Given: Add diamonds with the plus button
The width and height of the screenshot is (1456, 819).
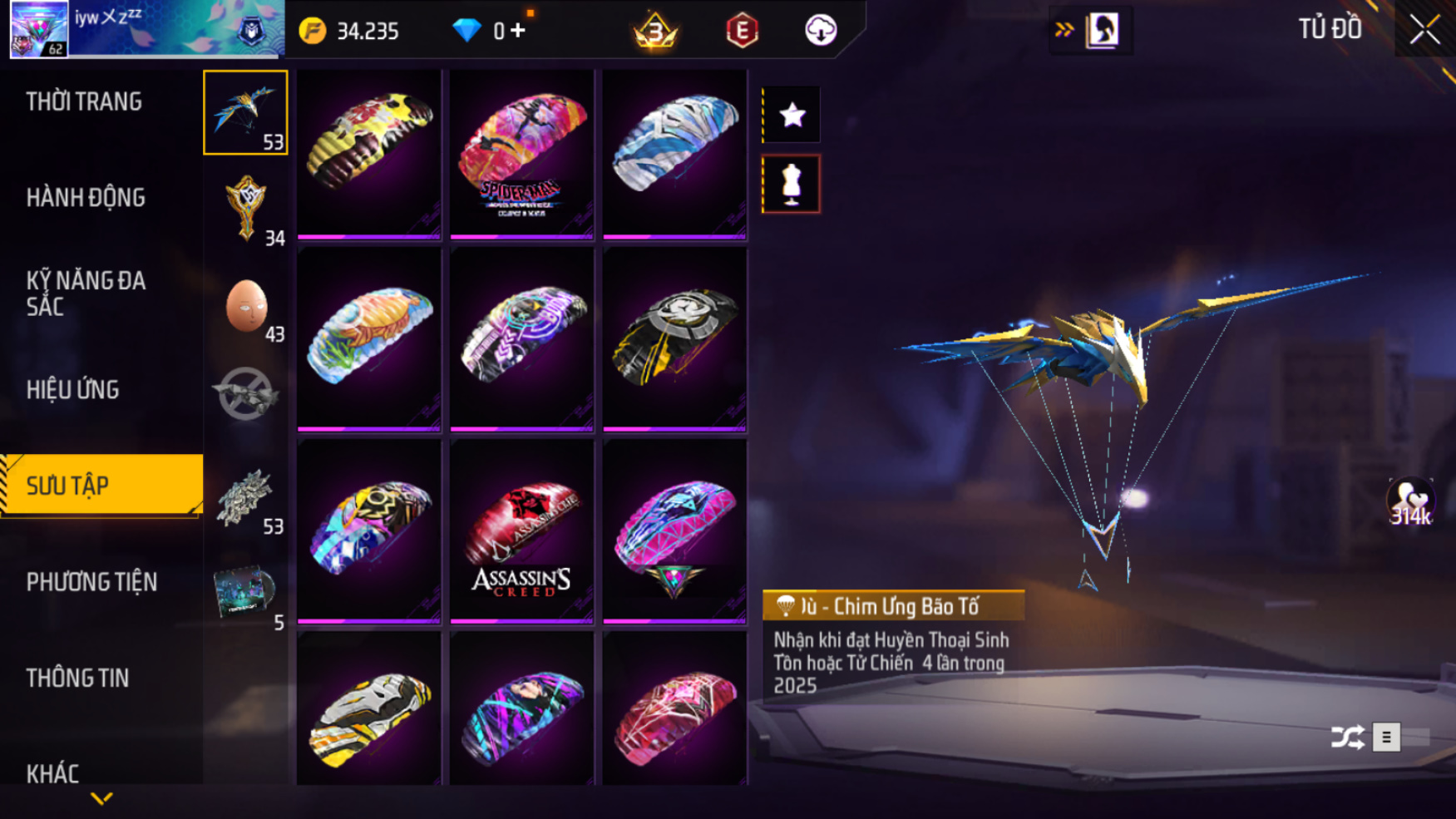Looking at the screenshot, I should (x=518, y=31).
